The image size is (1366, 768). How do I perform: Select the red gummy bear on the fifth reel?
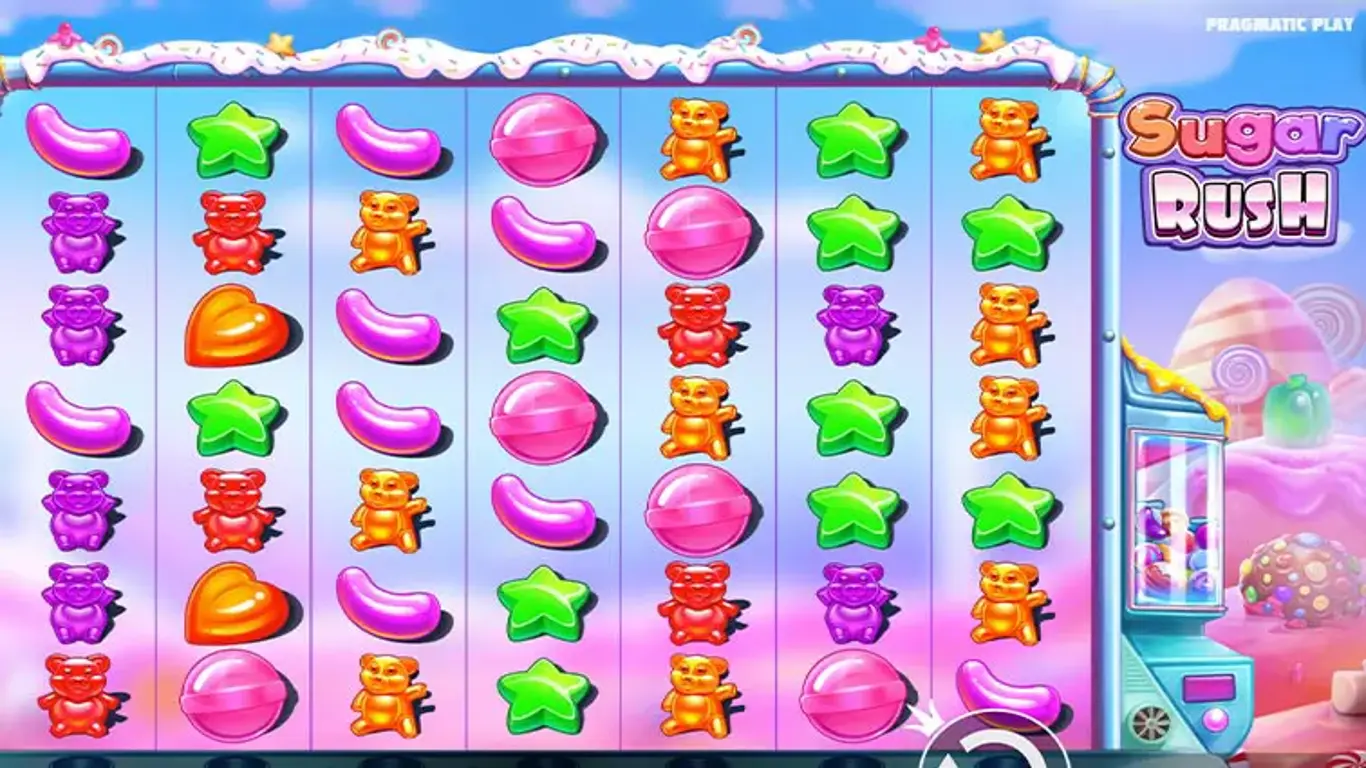697,320
